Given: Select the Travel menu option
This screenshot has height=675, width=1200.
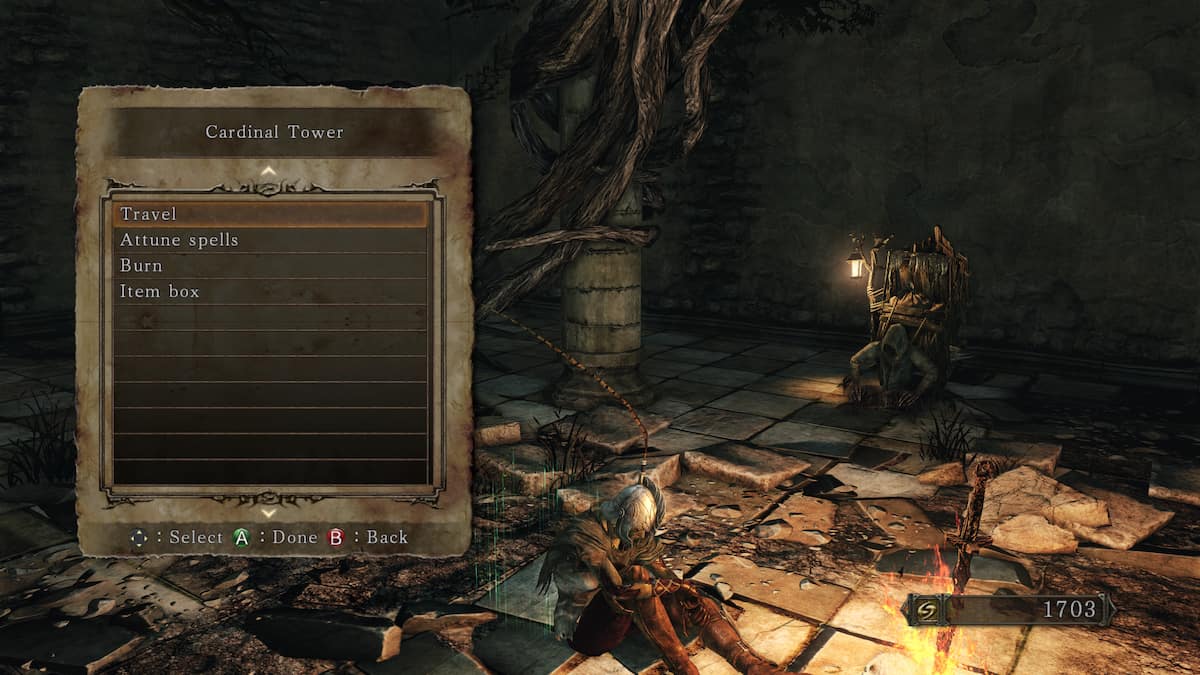Looking at the screenshot, I should tap(270, 214).
